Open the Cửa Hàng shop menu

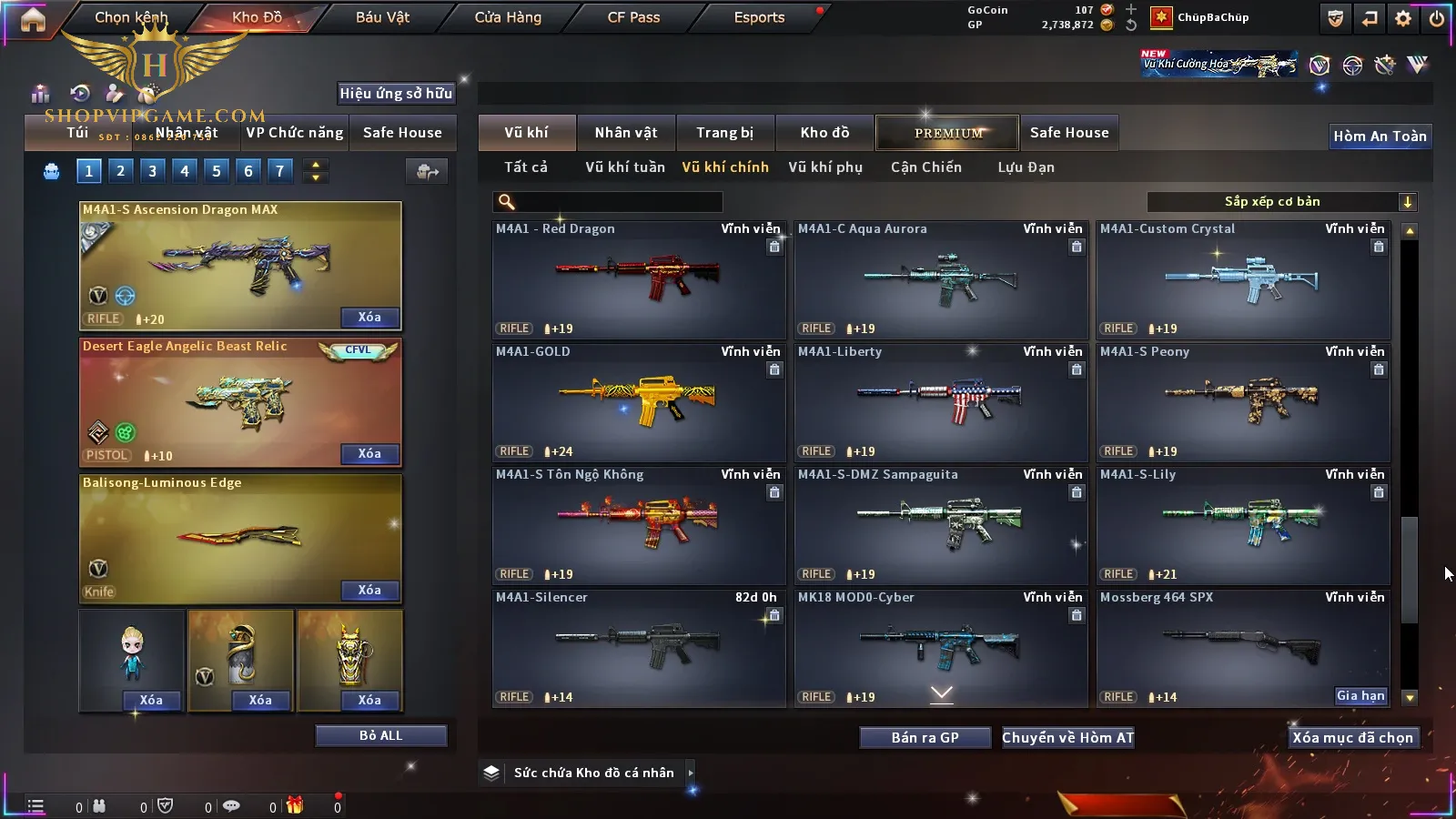[508, 17]
